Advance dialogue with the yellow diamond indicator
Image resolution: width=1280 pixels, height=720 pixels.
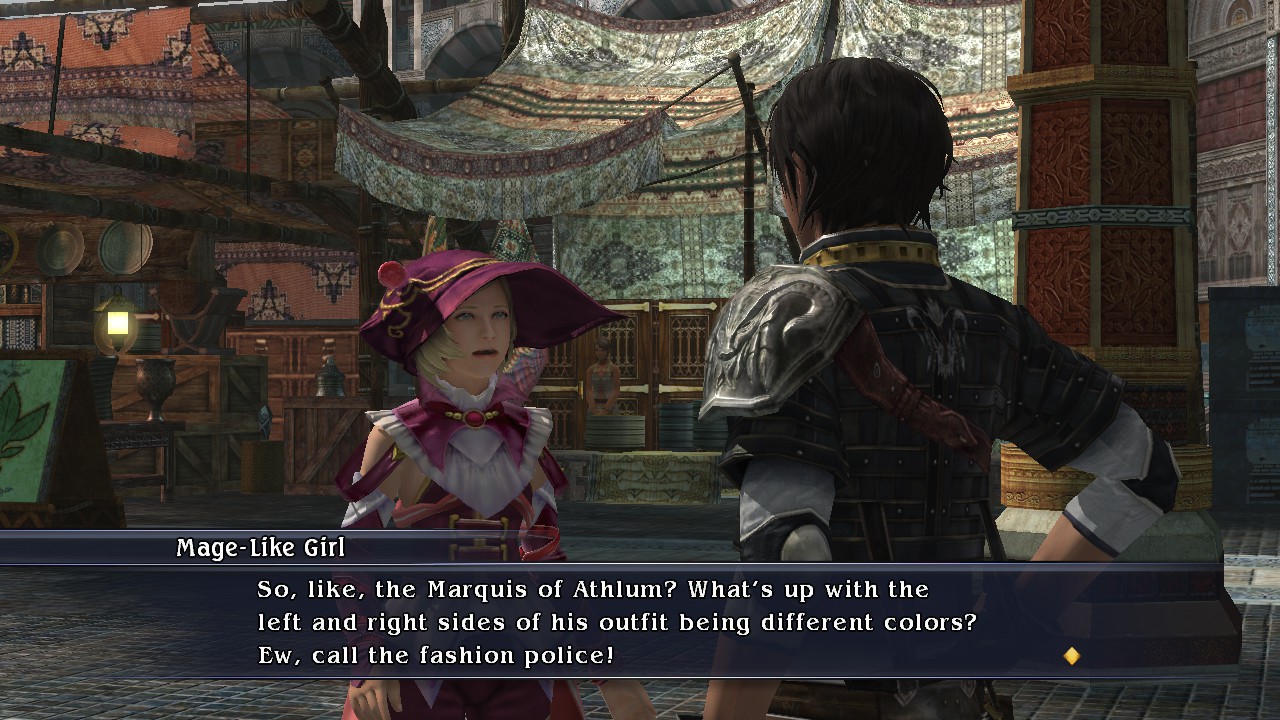point(1071,656)
